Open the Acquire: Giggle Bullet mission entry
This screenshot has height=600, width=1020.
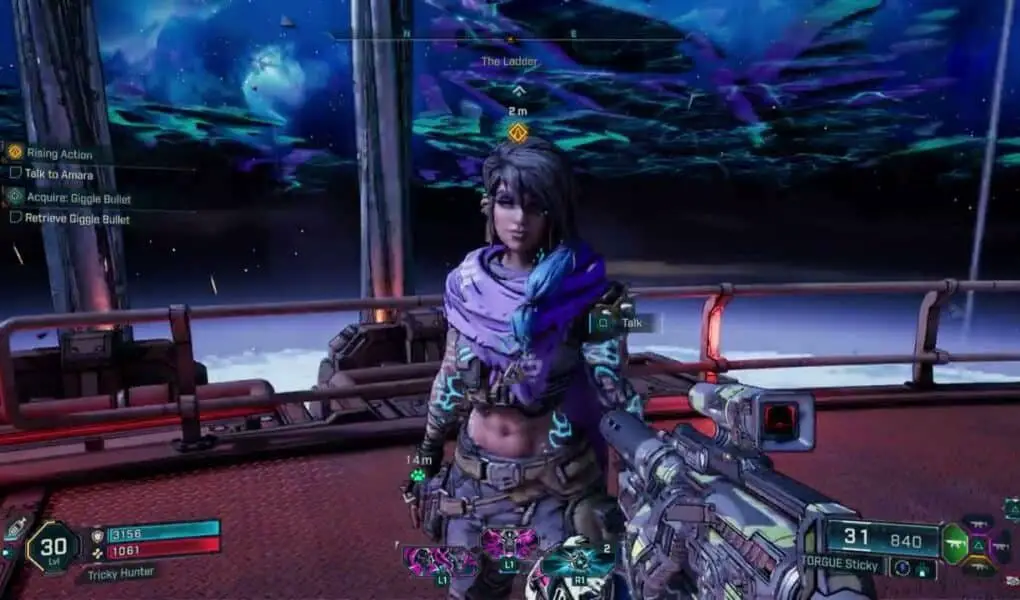(x=76, y=198)
